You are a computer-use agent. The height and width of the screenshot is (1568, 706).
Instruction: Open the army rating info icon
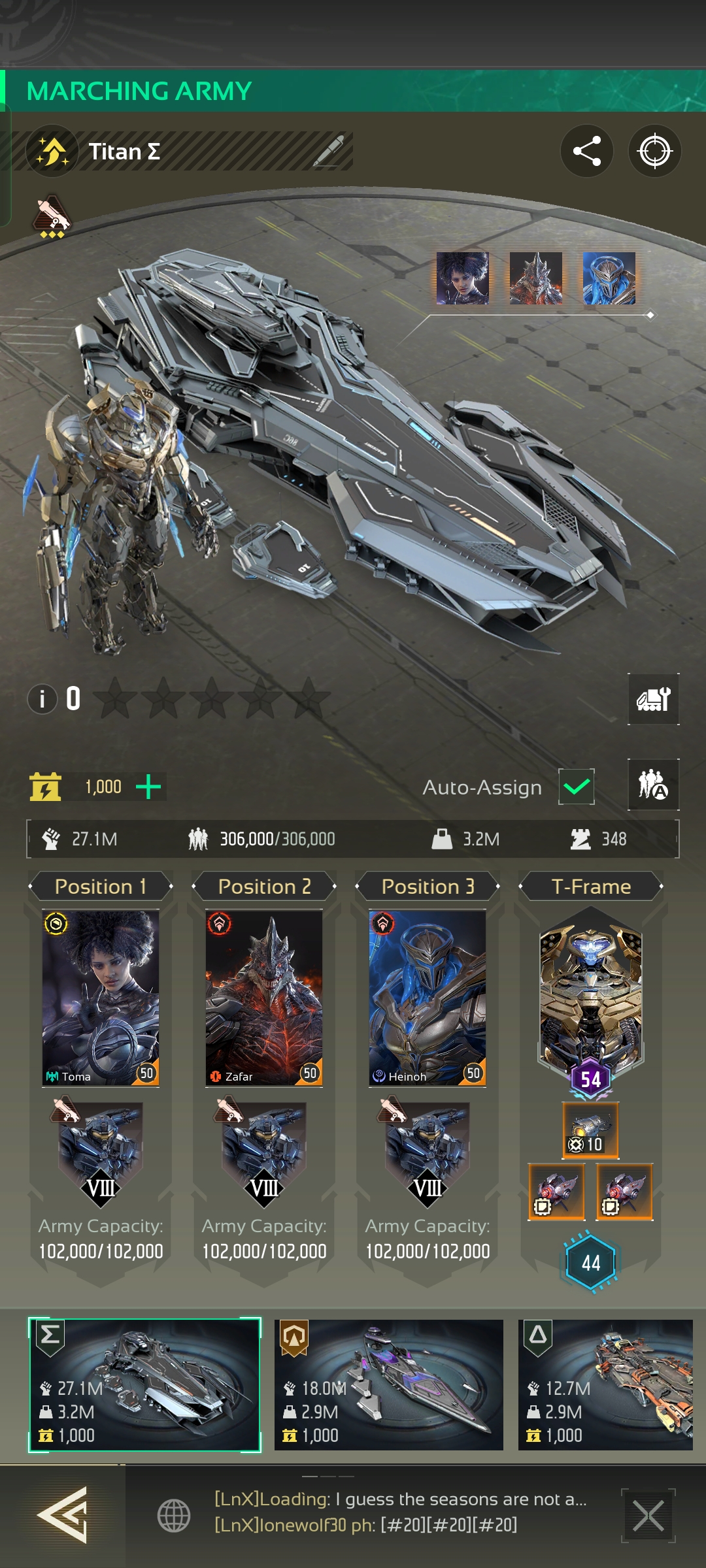(x=42, y=699)
